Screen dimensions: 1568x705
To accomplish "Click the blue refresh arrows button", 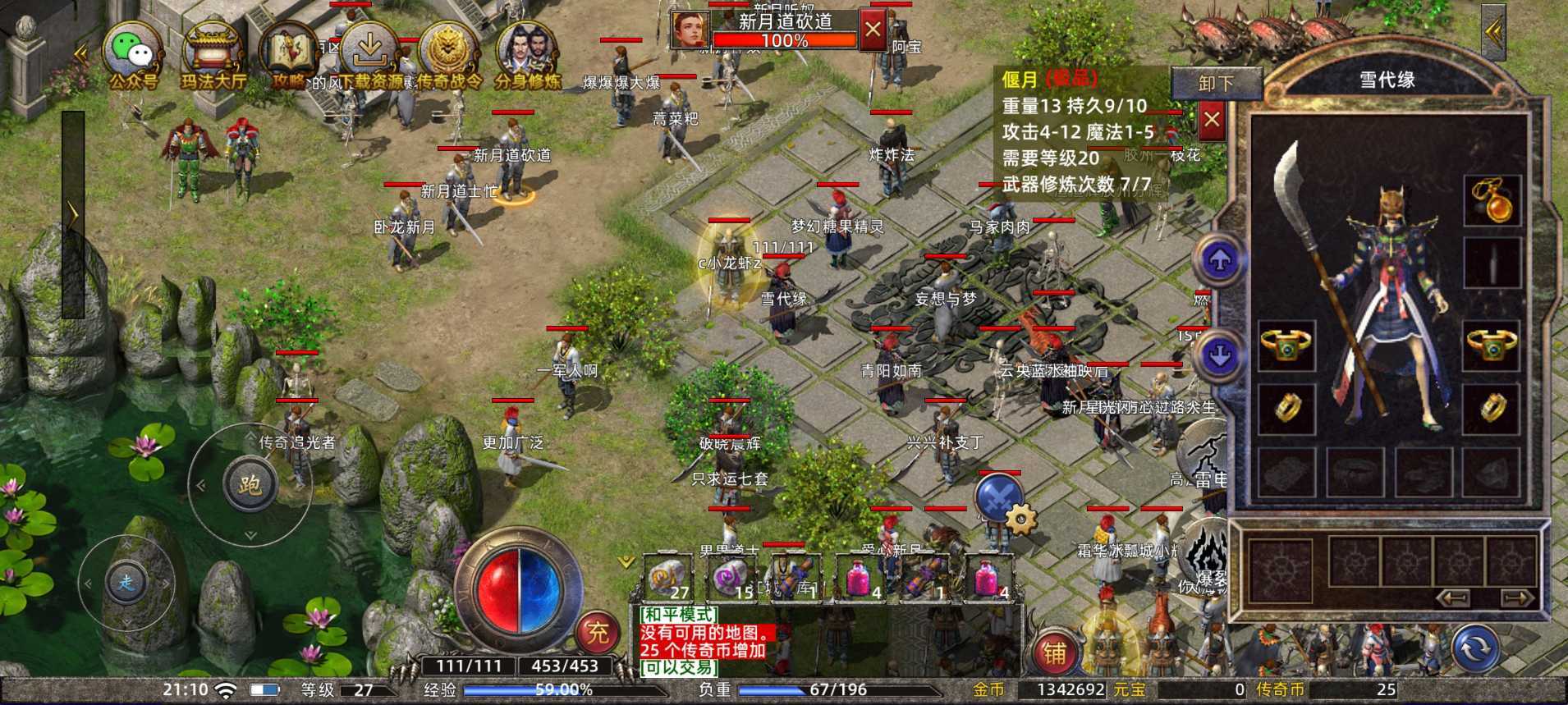I will (x=1475, y=648).
